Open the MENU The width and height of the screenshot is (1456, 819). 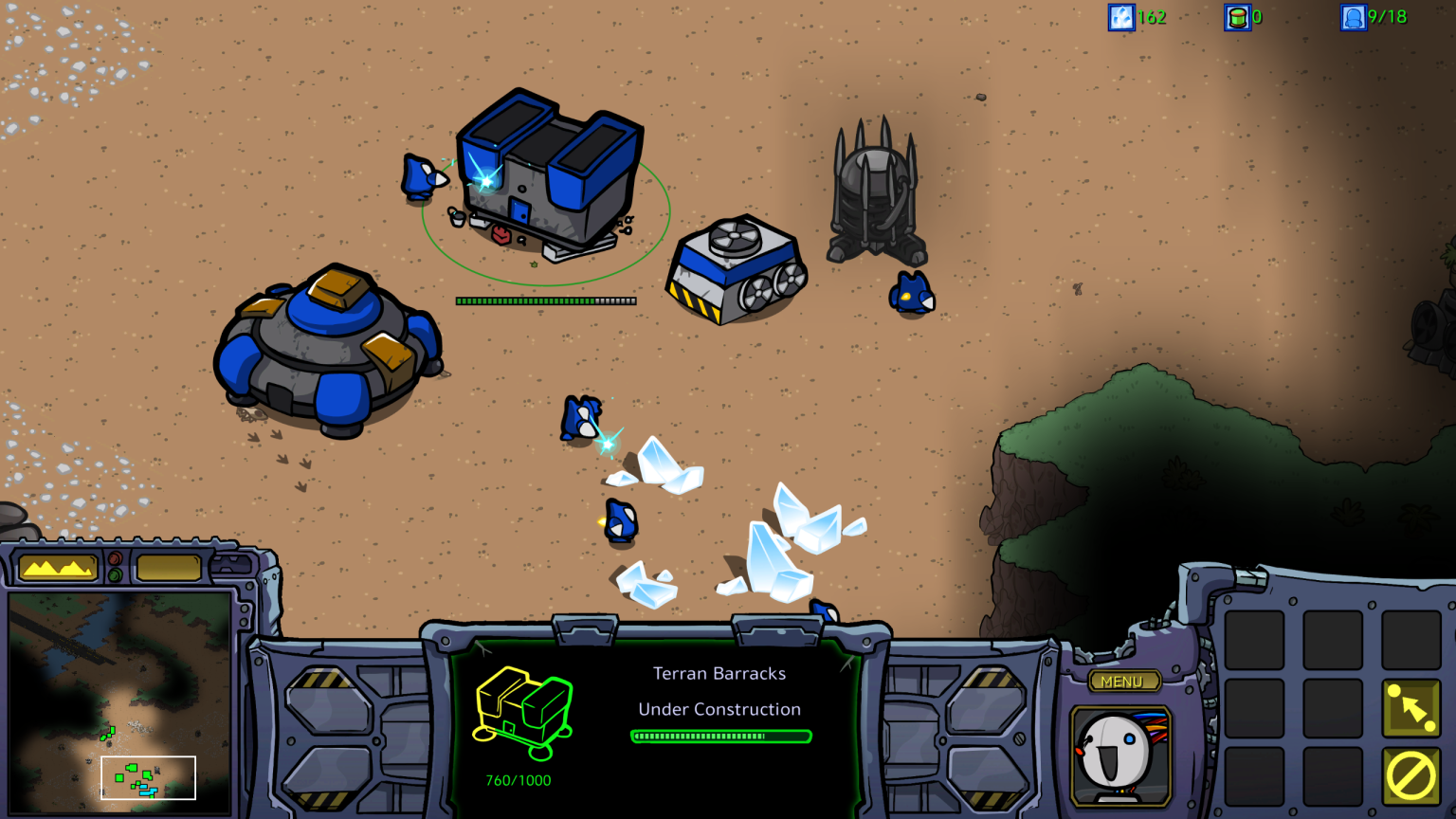pyautogui.click(x=1124, y=681)
